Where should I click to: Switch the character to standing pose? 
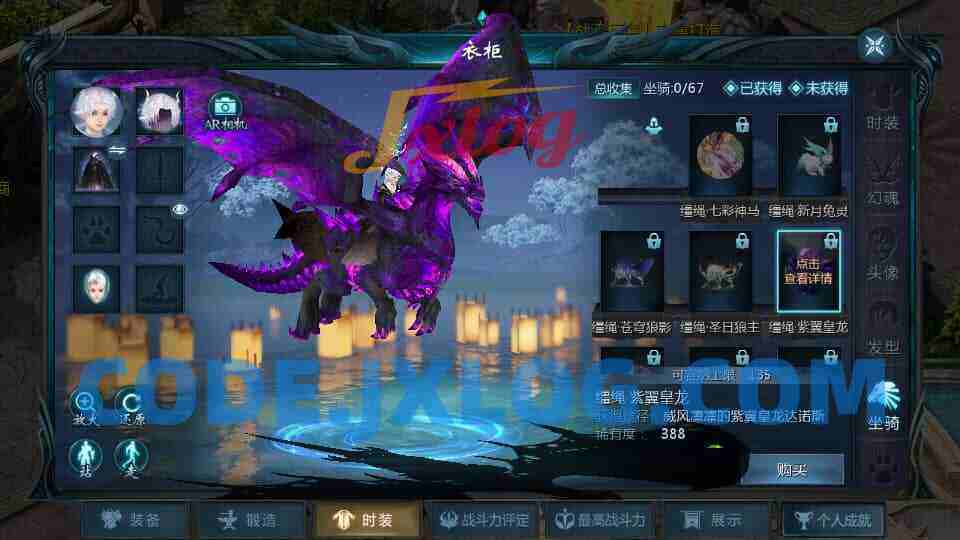coord(86,457)
